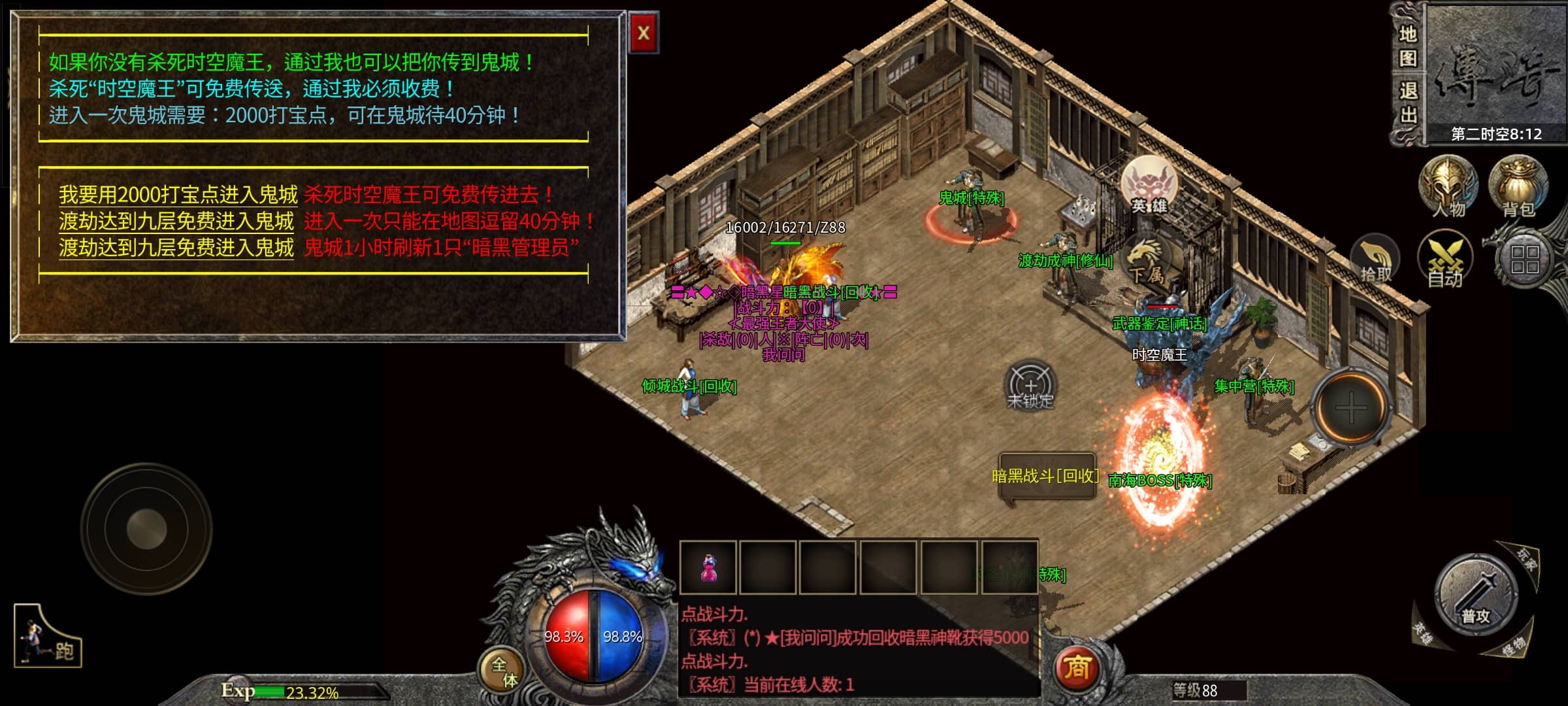Open the 背包 bag inventory
Screen dimensions: 1568x706
(x=1518, y=186)
